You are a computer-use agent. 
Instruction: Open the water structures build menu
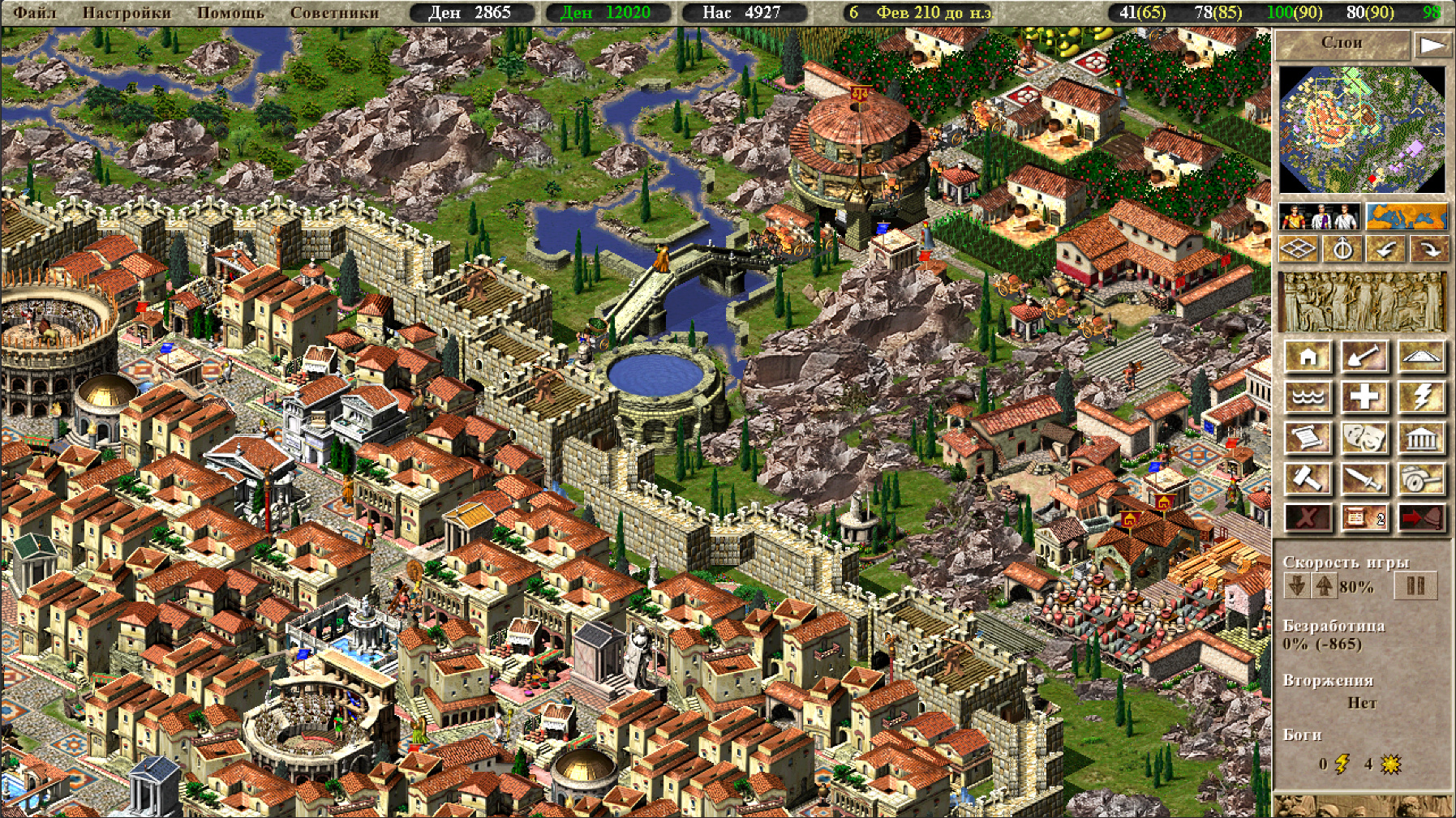[1308, 397]
